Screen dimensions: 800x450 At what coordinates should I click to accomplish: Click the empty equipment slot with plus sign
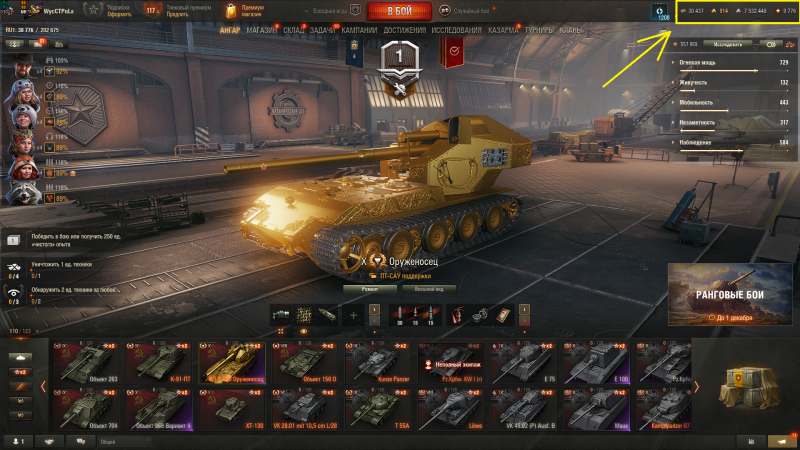[353, 315]
